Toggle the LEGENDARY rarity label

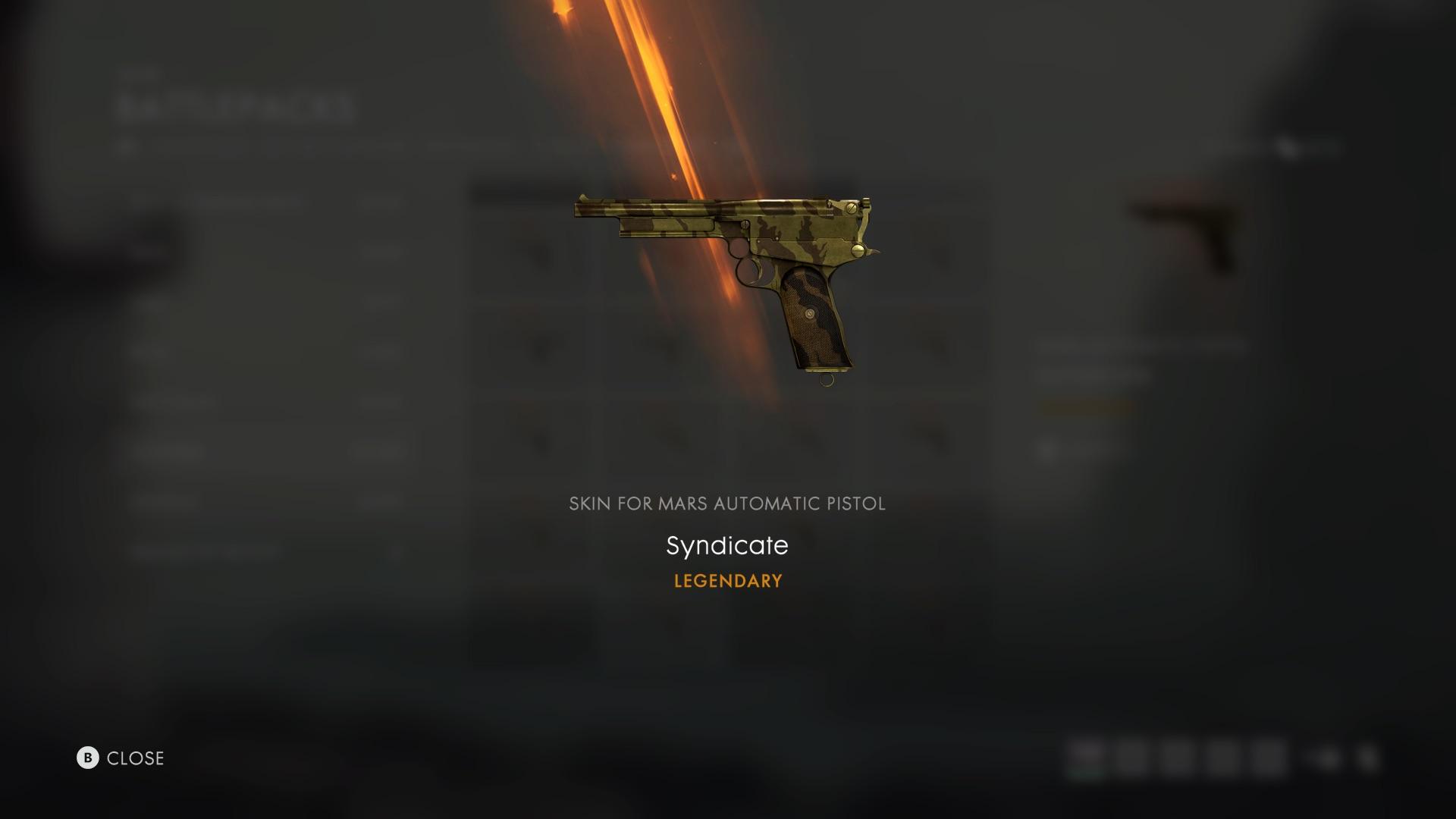727,581
